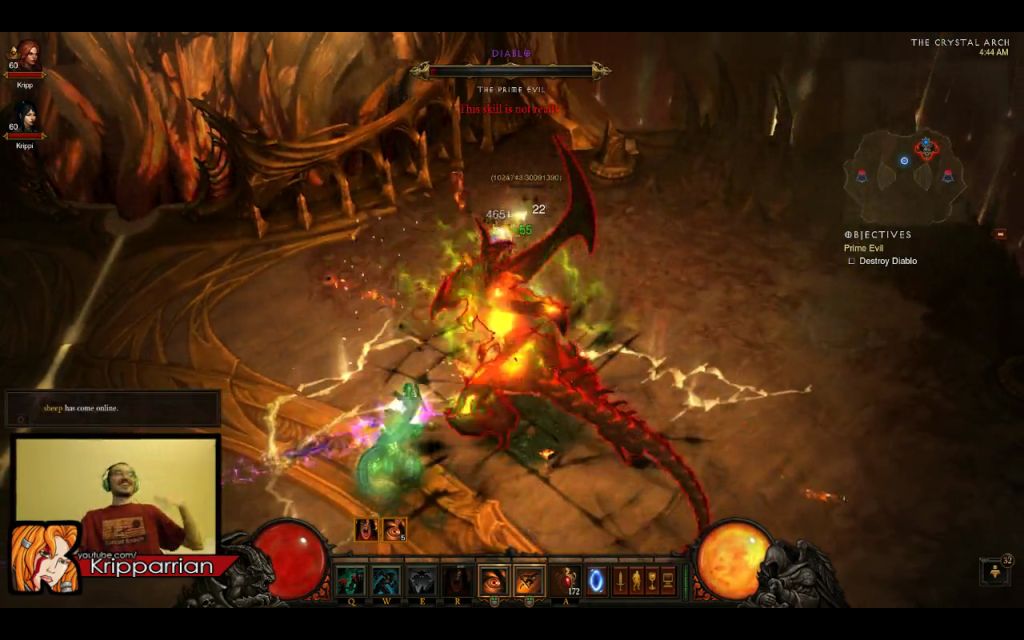Use the skill bound to W
The width and height of the screenshot is (1024, 640).
click(386, 580)
